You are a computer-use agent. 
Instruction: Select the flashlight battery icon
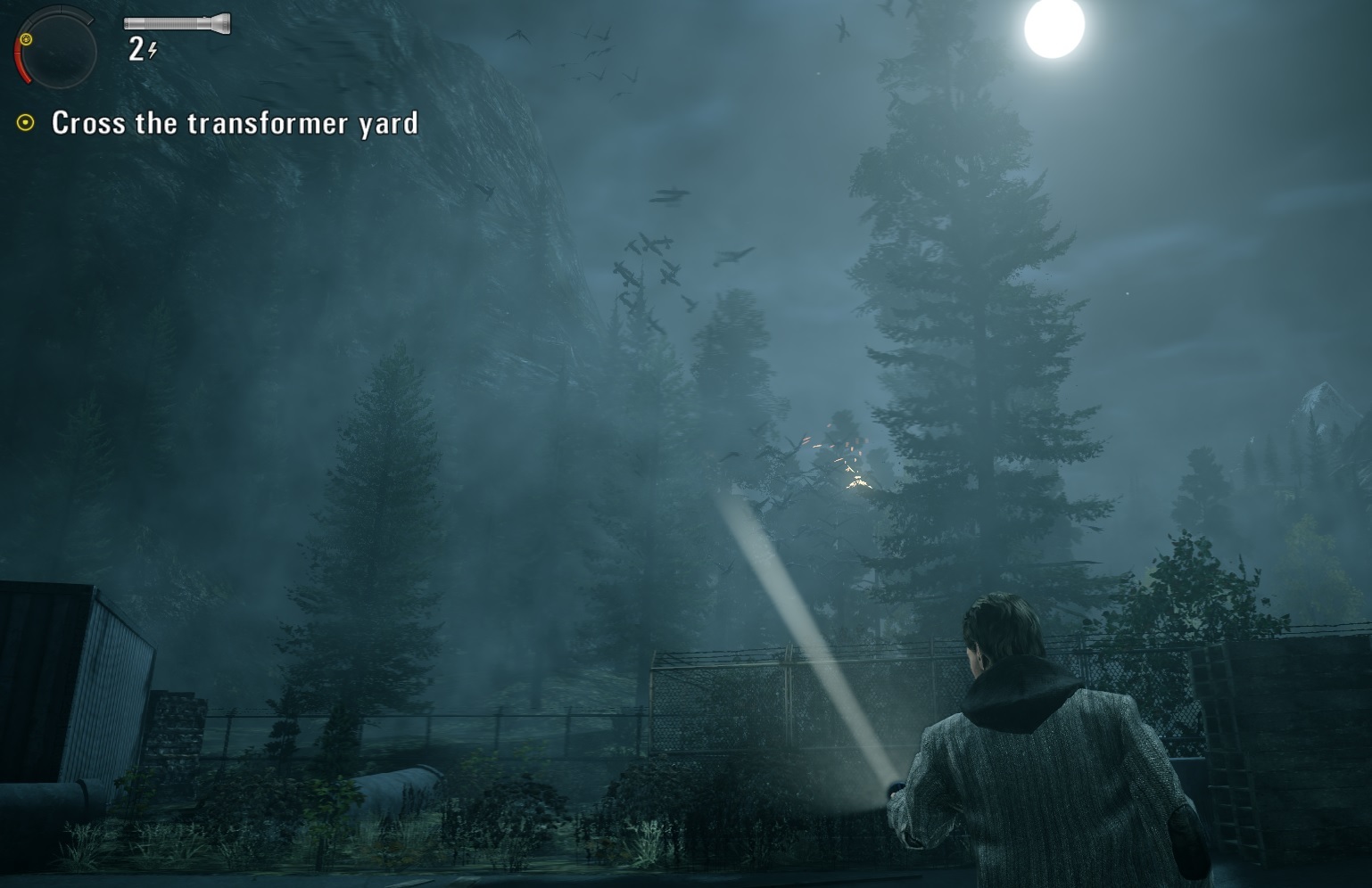point(177,23)
